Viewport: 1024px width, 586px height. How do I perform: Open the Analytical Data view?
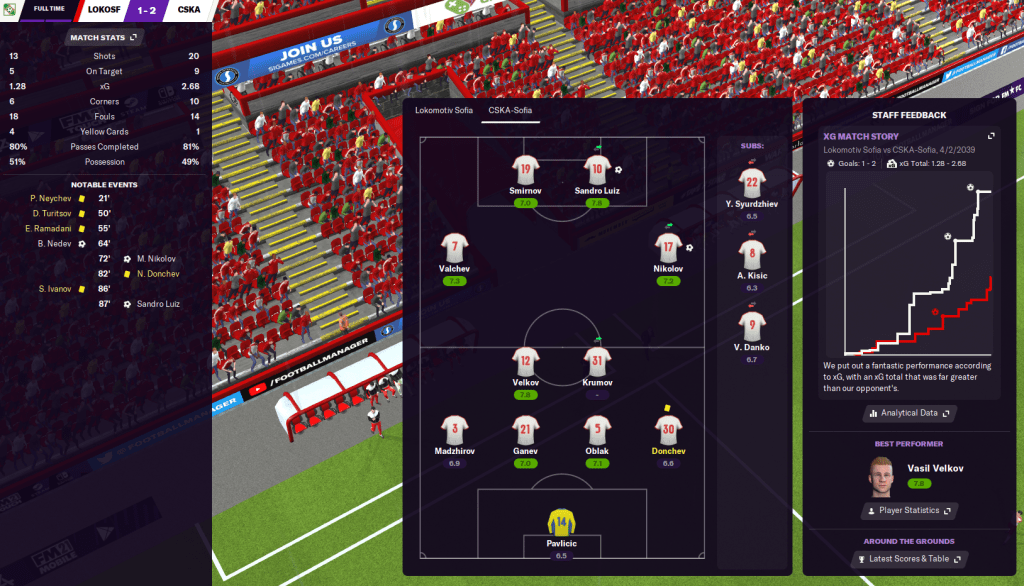pos(909,413)
